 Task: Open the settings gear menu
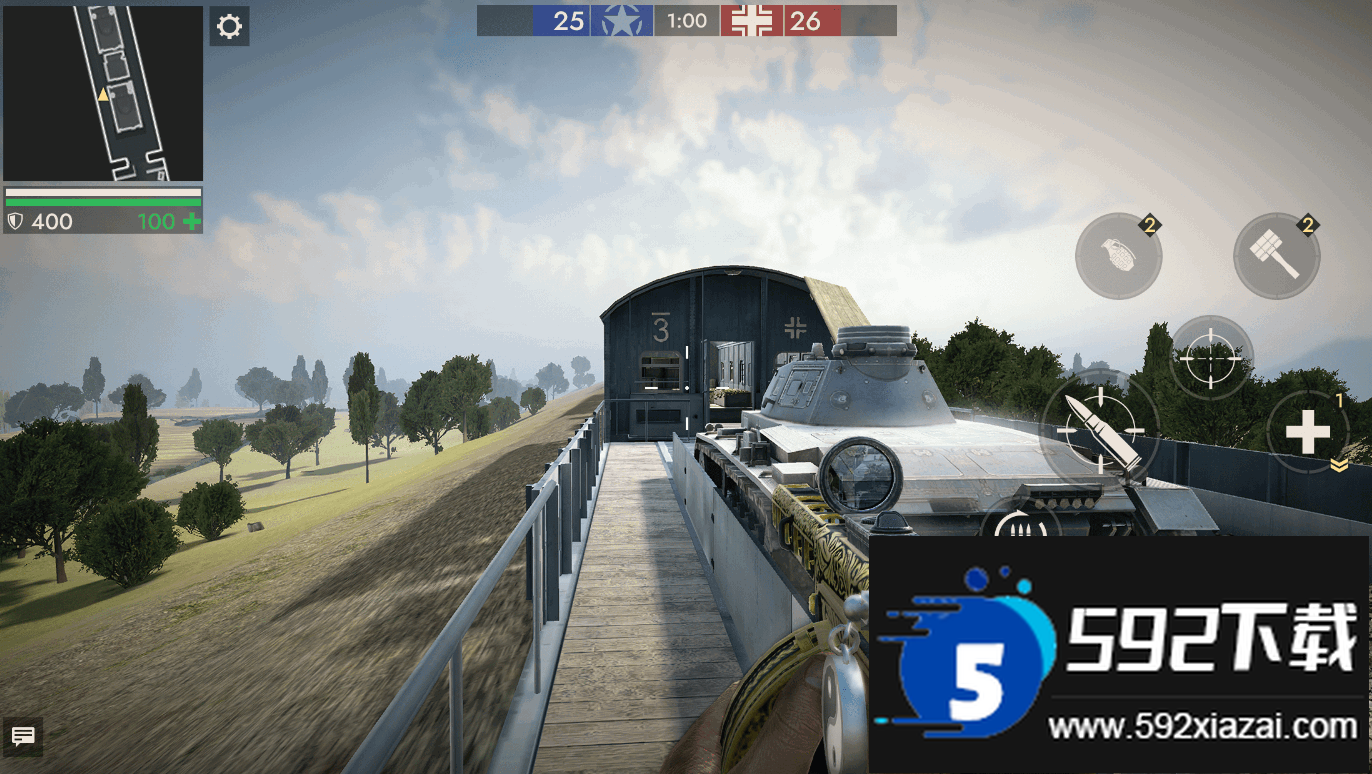229,26
